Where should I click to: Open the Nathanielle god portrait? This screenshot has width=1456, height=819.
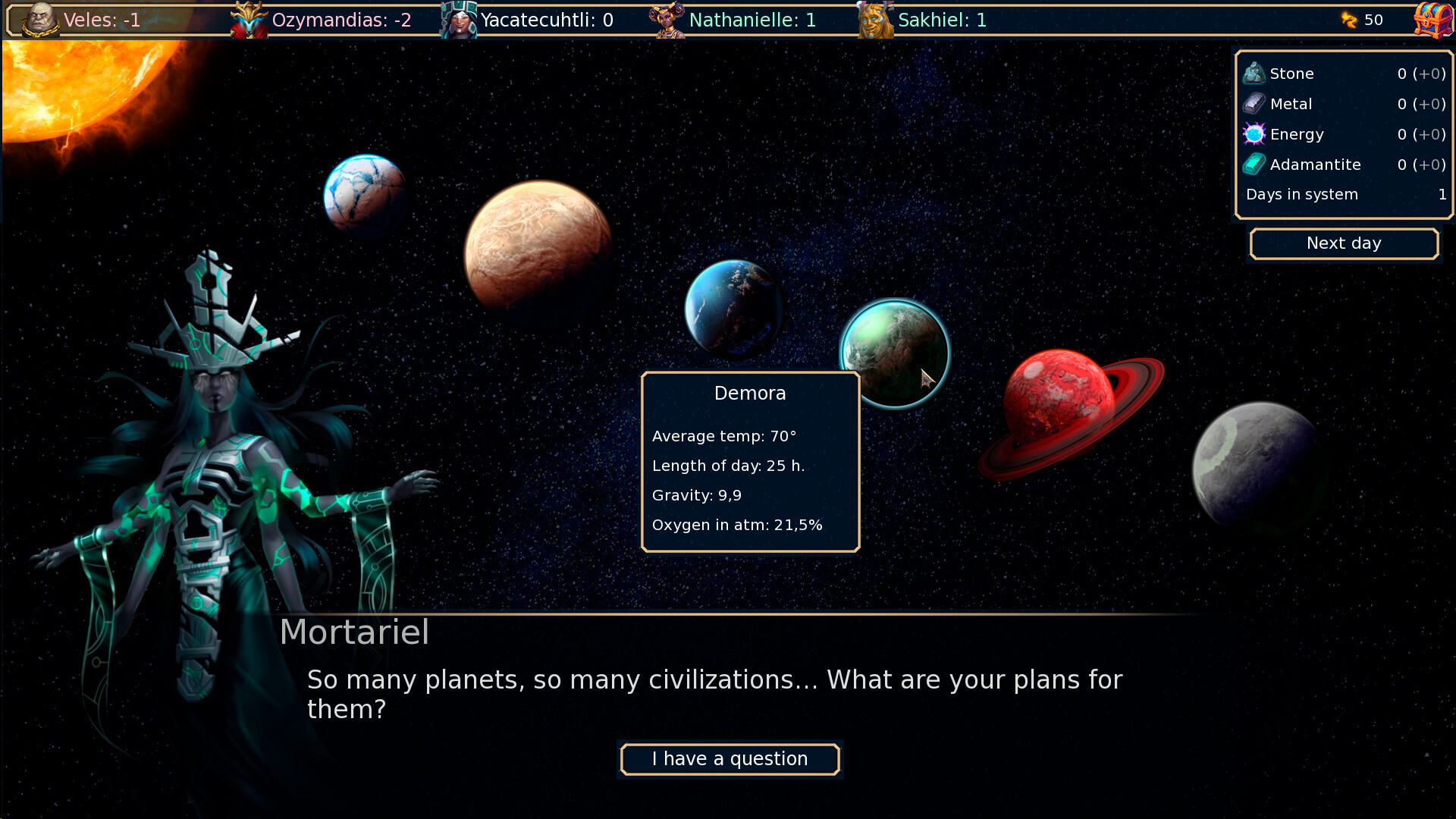[x=667, y=20]
